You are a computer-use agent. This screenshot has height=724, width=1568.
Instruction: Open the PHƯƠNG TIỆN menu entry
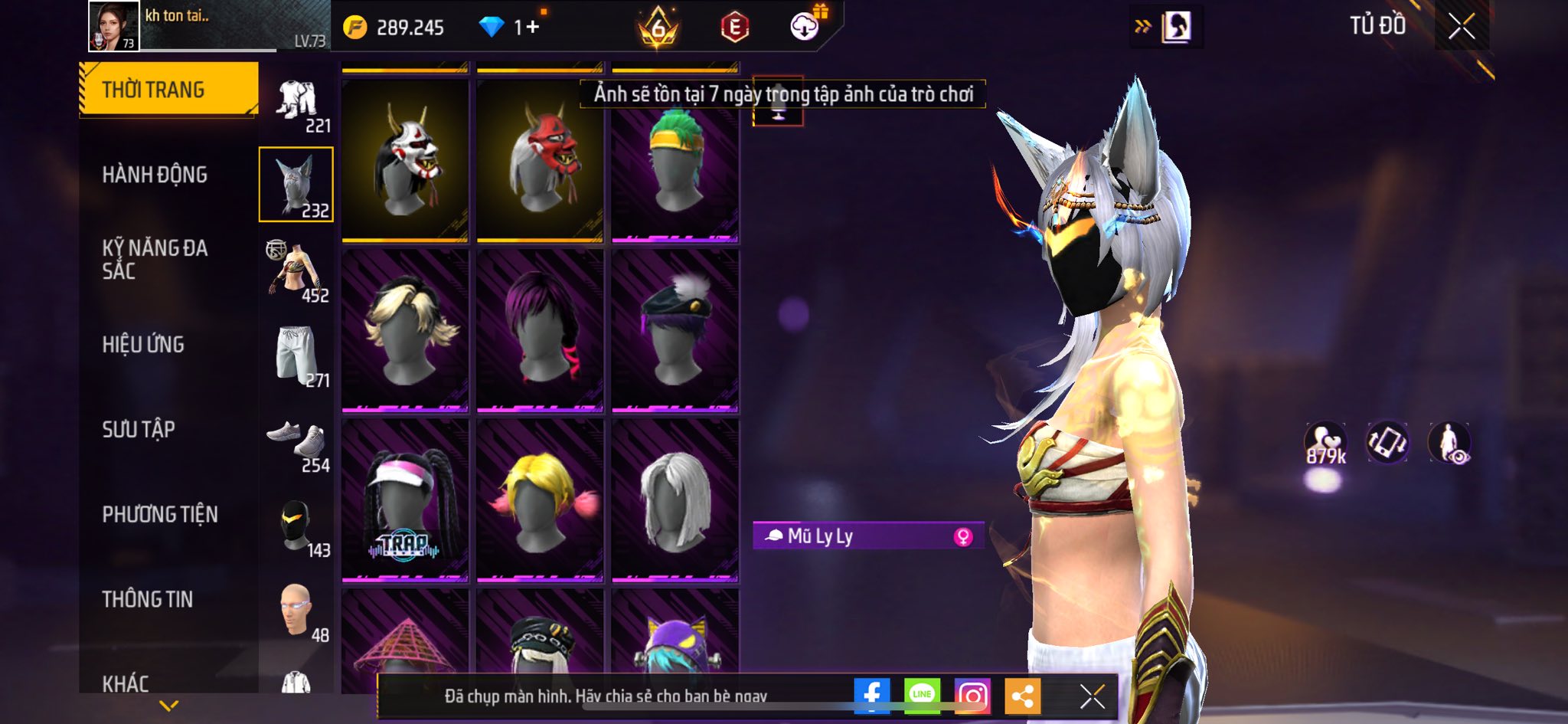[160, 515]
